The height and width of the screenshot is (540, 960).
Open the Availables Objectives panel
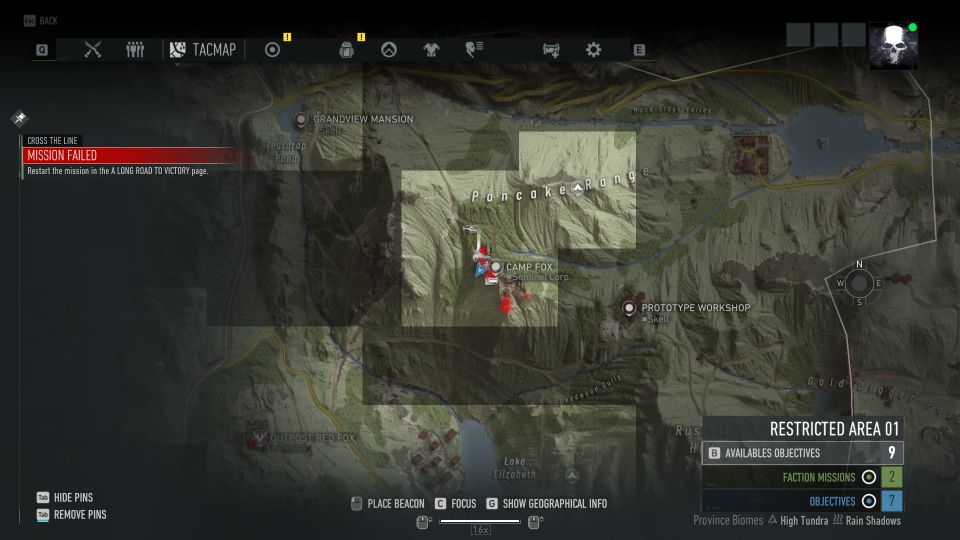tap(802, 453)
